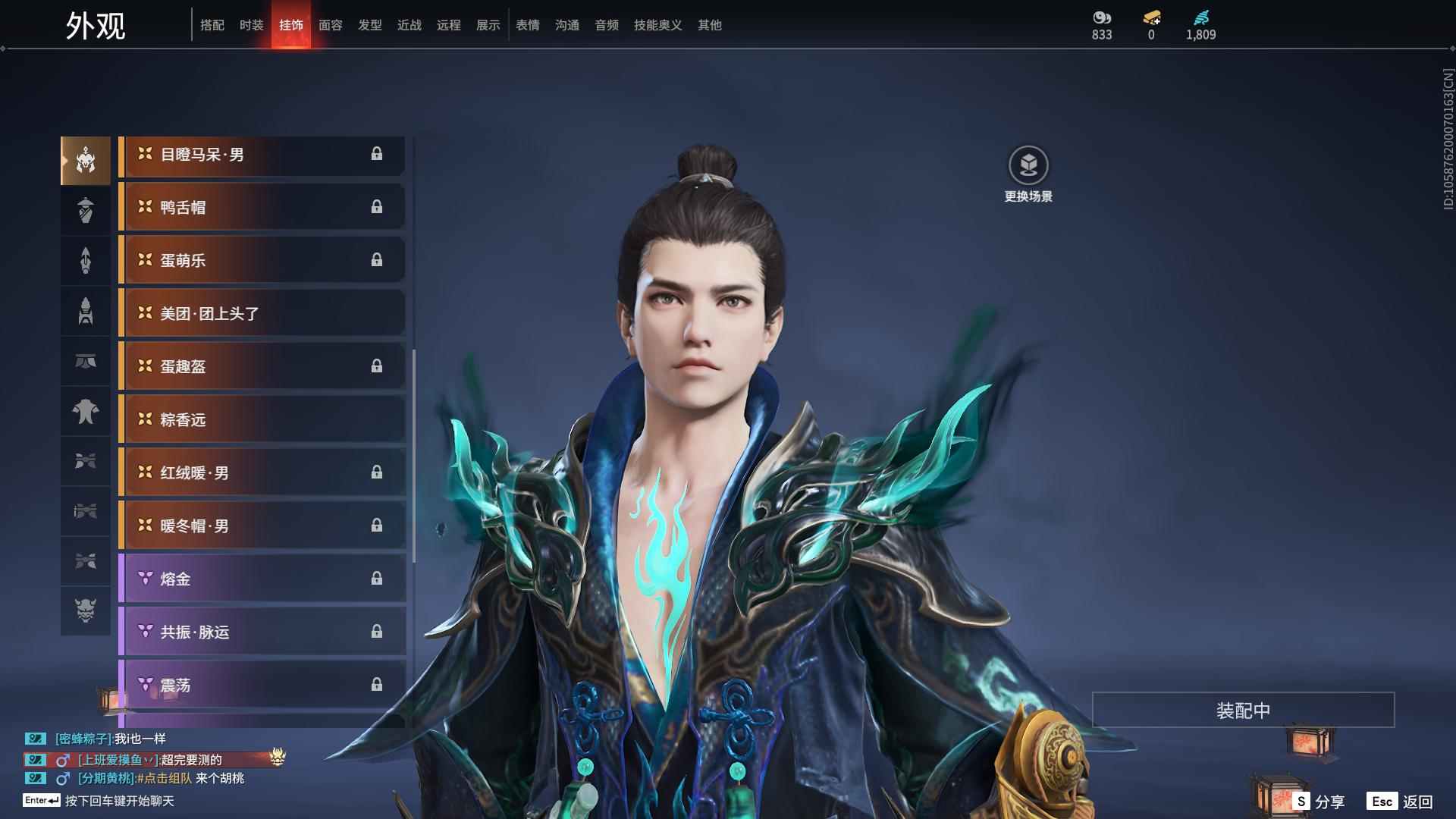This screenshot has width=1456, height=819.
Task: Select the locked 蛋萌乐 item
Action: tap(262, 260)
